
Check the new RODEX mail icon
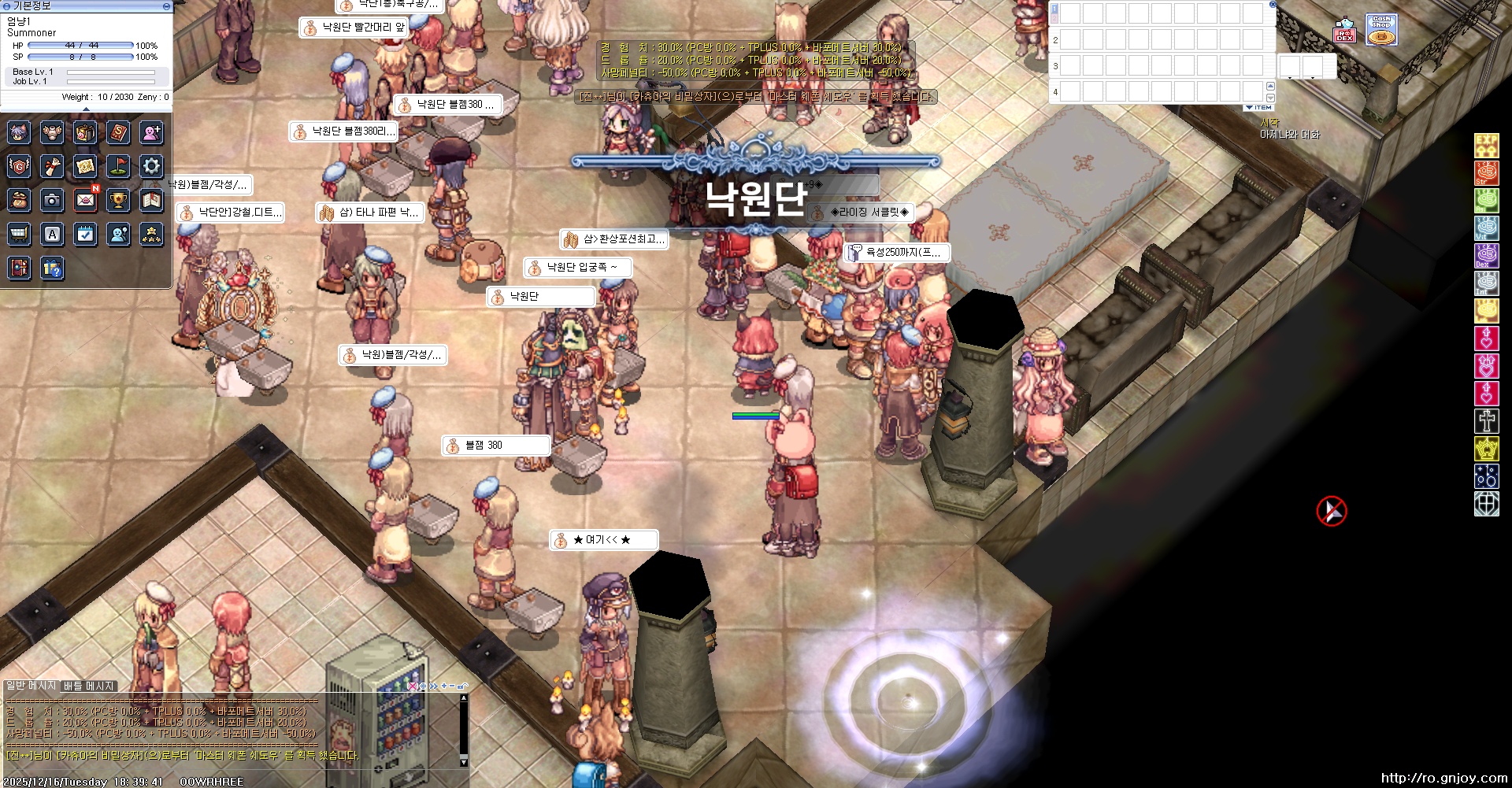tap(86, 200)
